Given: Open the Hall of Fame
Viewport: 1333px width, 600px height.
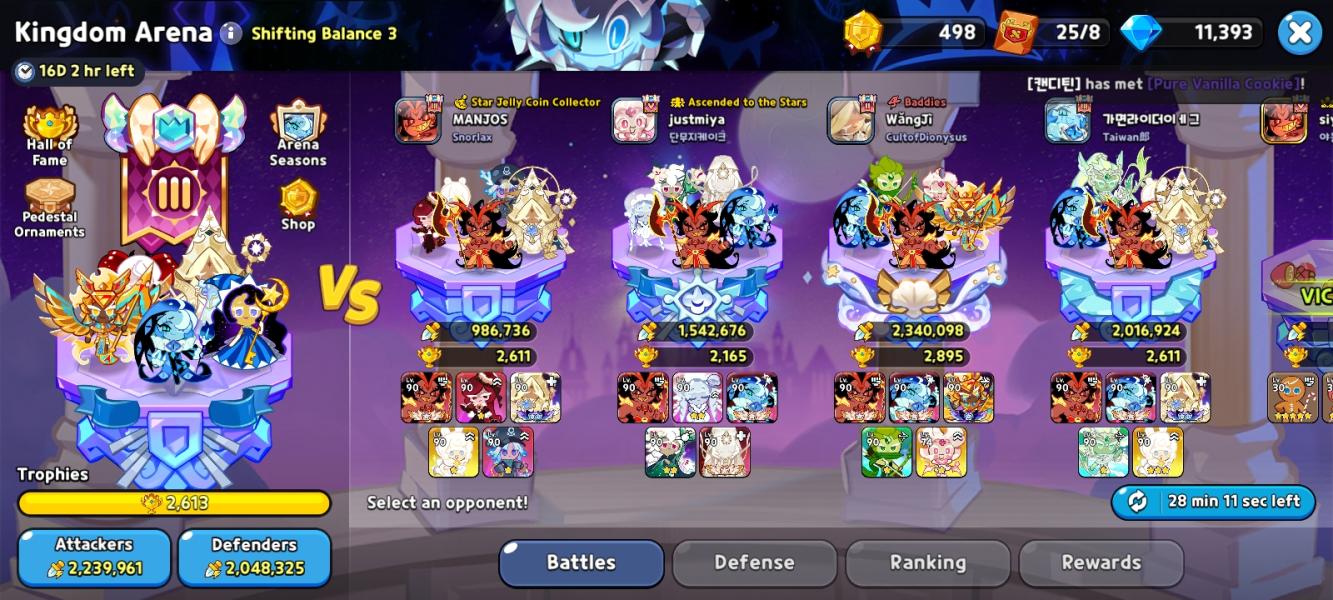Looking at the screenshot, I should coord(49,137).
